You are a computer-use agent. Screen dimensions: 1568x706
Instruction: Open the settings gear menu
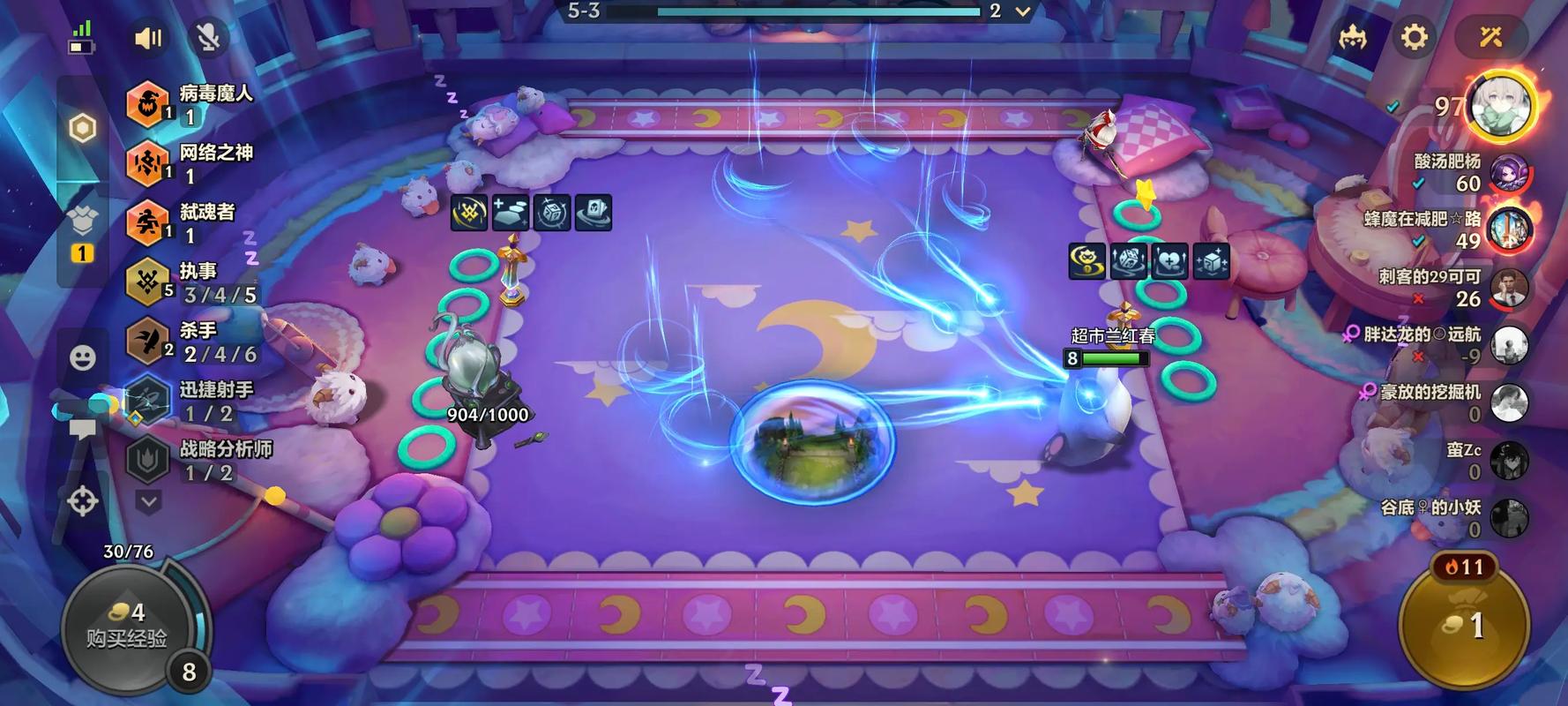coord(1414,37)
